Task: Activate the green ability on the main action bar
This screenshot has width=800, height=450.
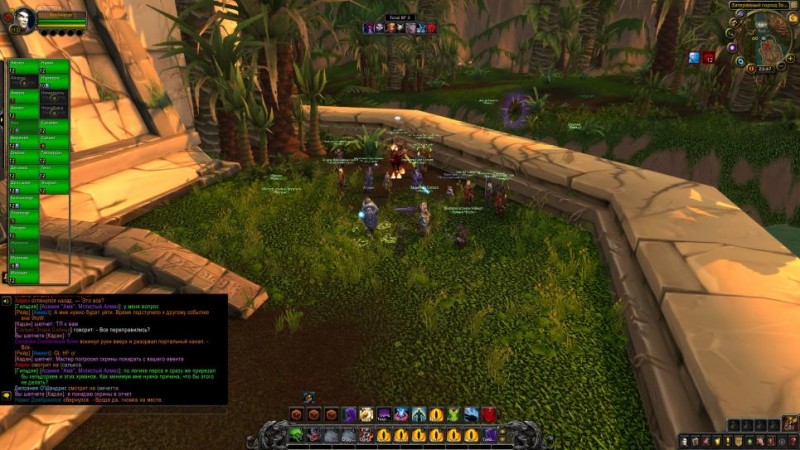Action: (x=297, y=435)
